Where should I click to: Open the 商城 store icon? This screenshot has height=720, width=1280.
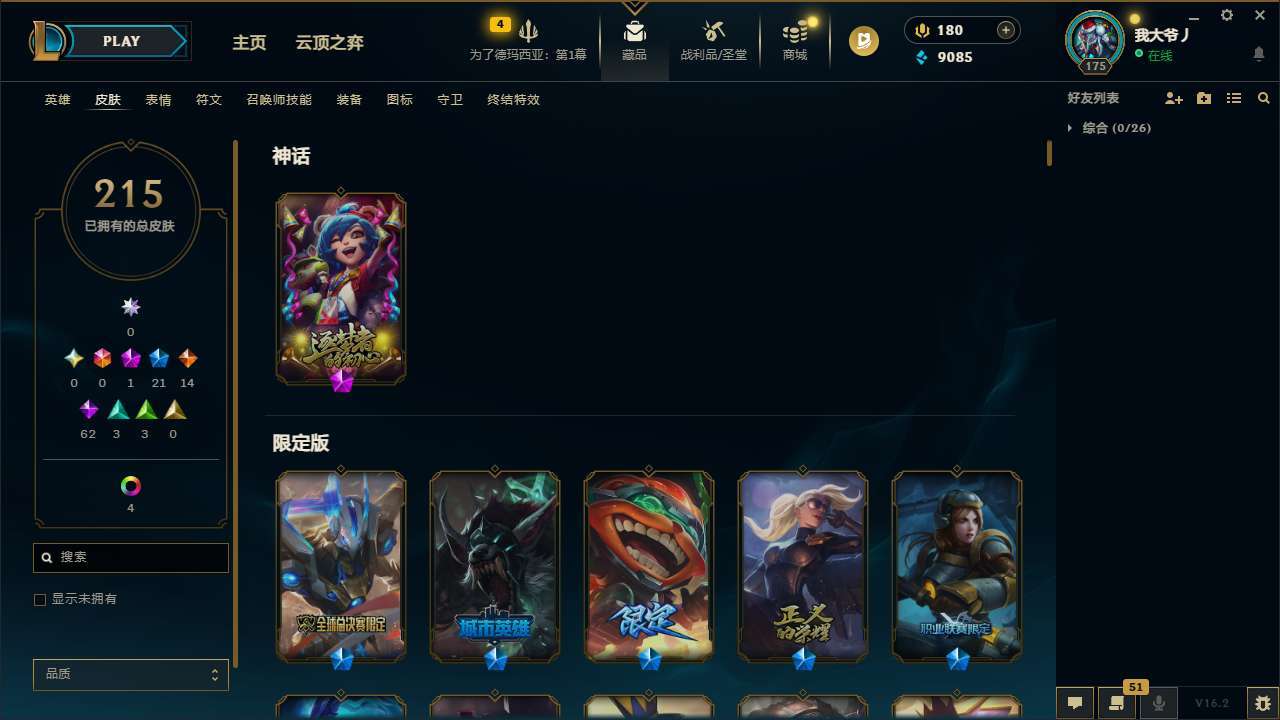[x=794, y=32]
